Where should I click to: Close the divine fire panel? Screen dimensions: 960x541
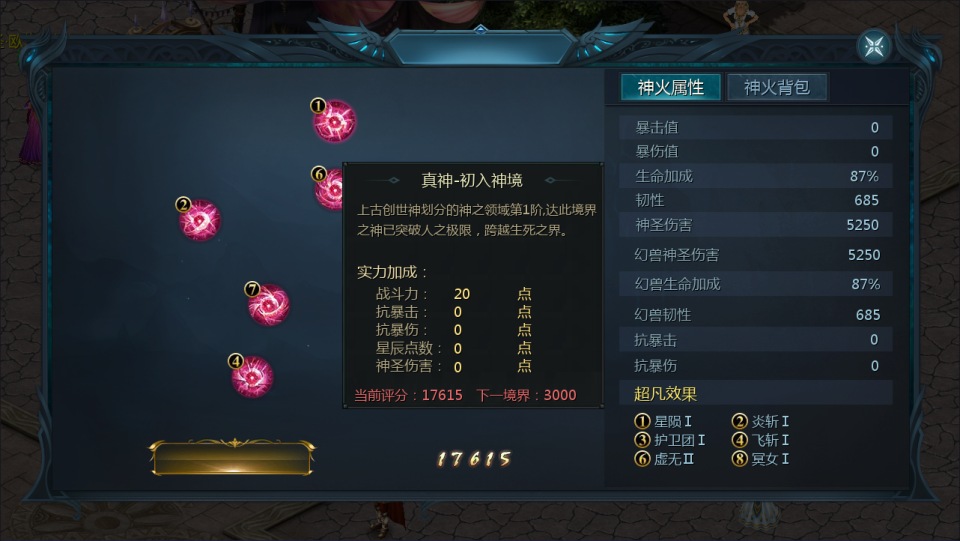click(x=873, y=46)
